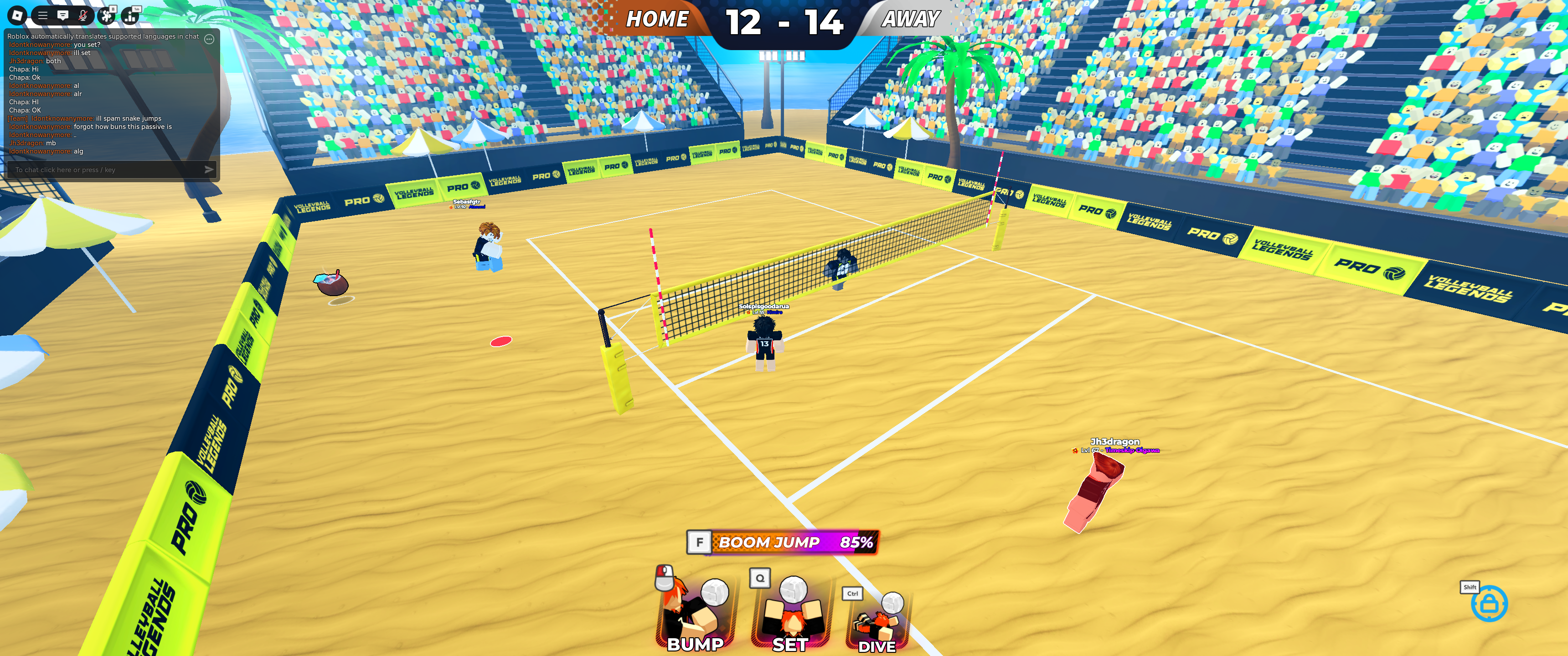Open the emotes menu icon
The height and width of the screenshot is (656, 1568).
pos(108,15)
